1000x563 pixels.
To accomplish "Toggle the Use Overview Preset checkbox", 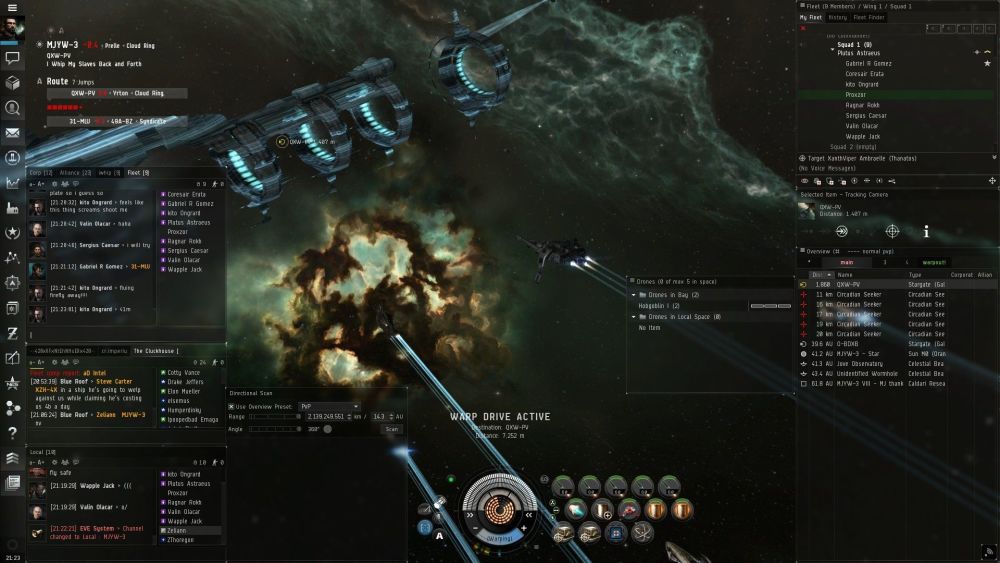I will (x=232, y=406).
